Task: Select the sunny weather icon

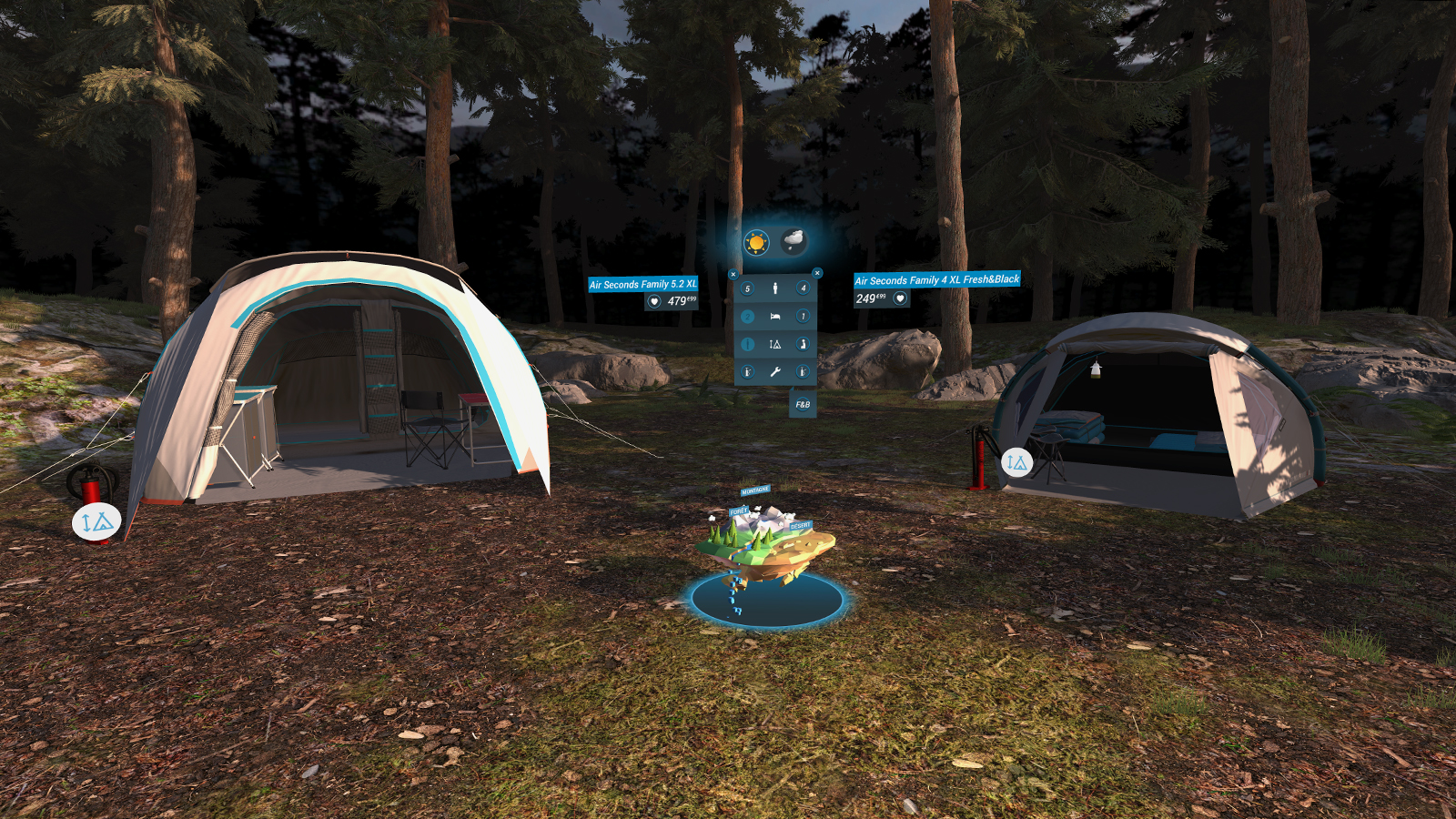Action: [x=756, y=242]
